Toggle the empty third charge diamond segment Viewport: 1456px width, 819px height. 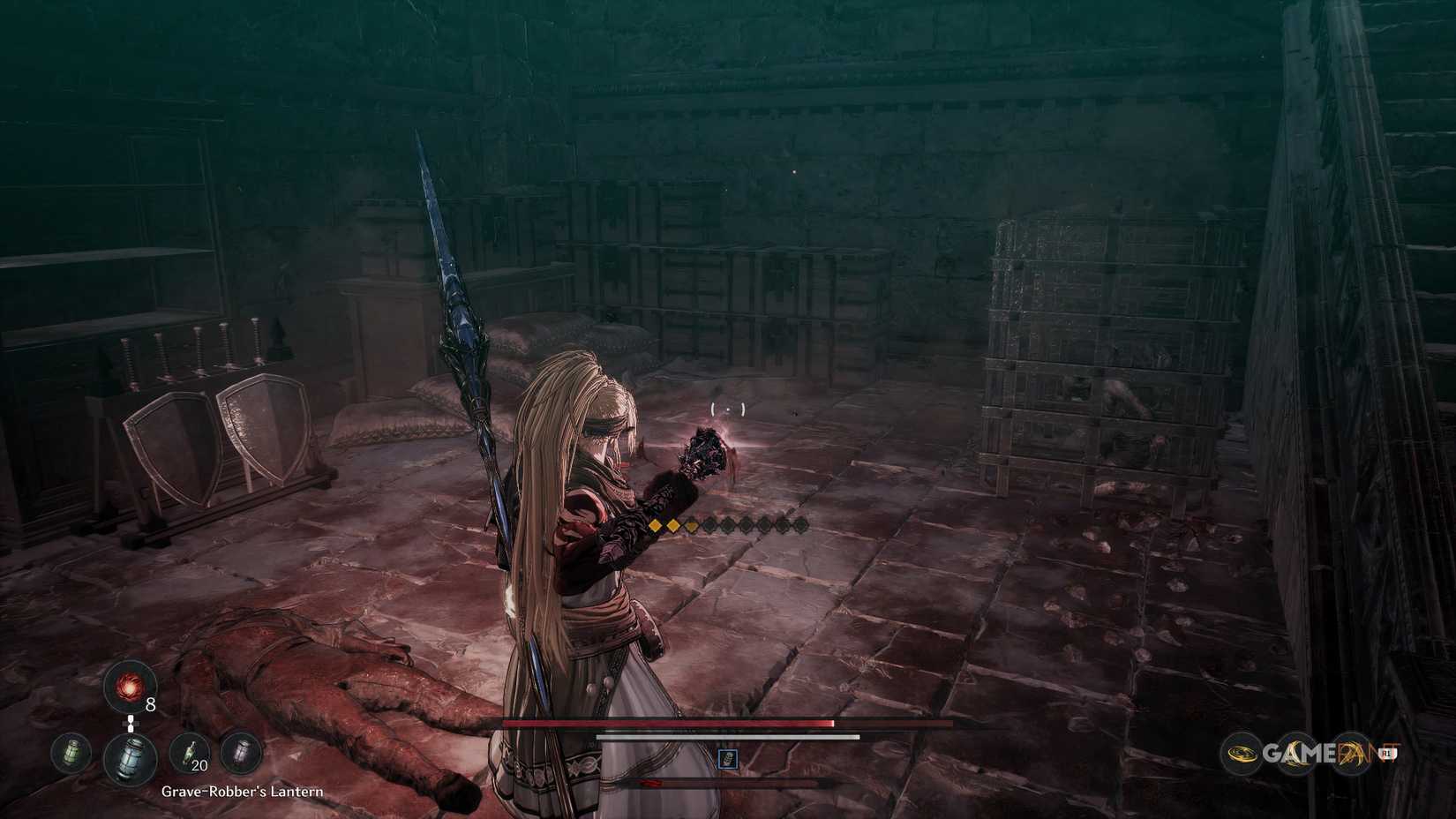694,527
